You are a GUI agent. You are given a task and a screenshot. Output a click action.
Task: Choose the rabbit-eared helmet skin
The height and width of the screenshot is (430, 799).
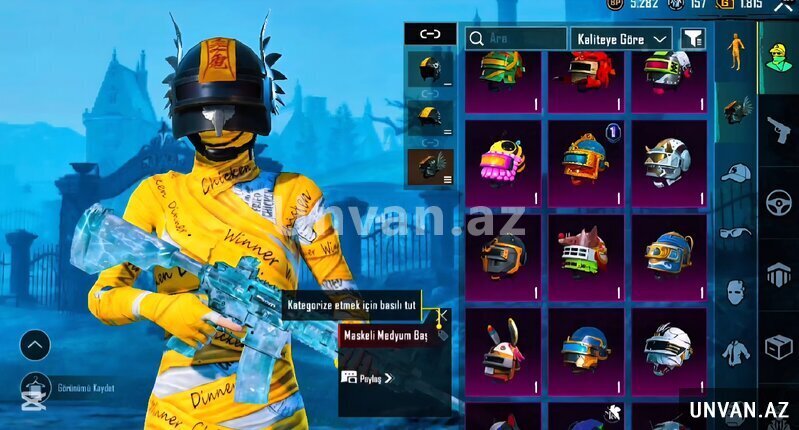coord(503,347)
